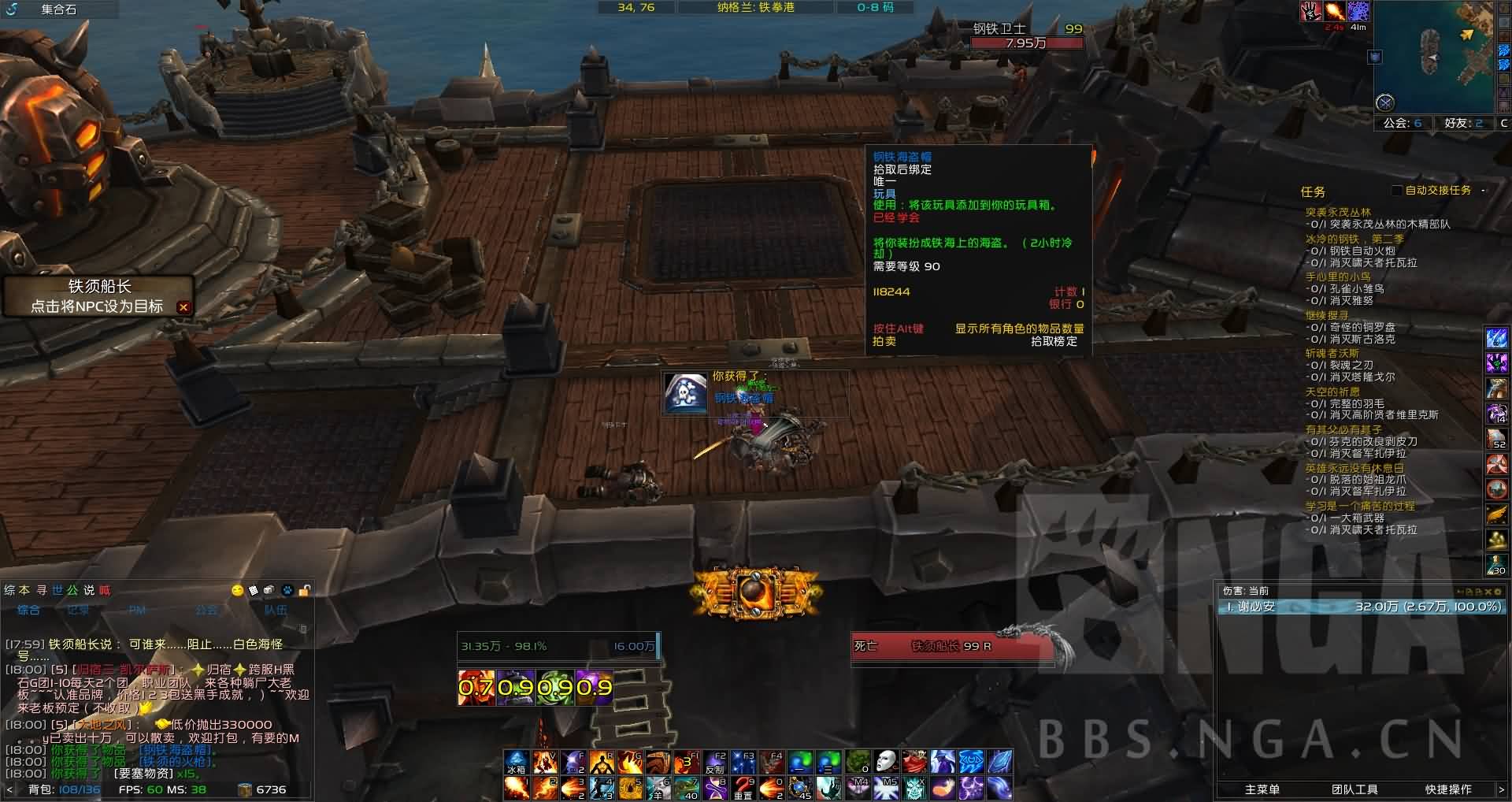Viewport: 1512px width, 802px height.
Task: Switch to the 队伍 party chat tab
Action: [276, 610]
